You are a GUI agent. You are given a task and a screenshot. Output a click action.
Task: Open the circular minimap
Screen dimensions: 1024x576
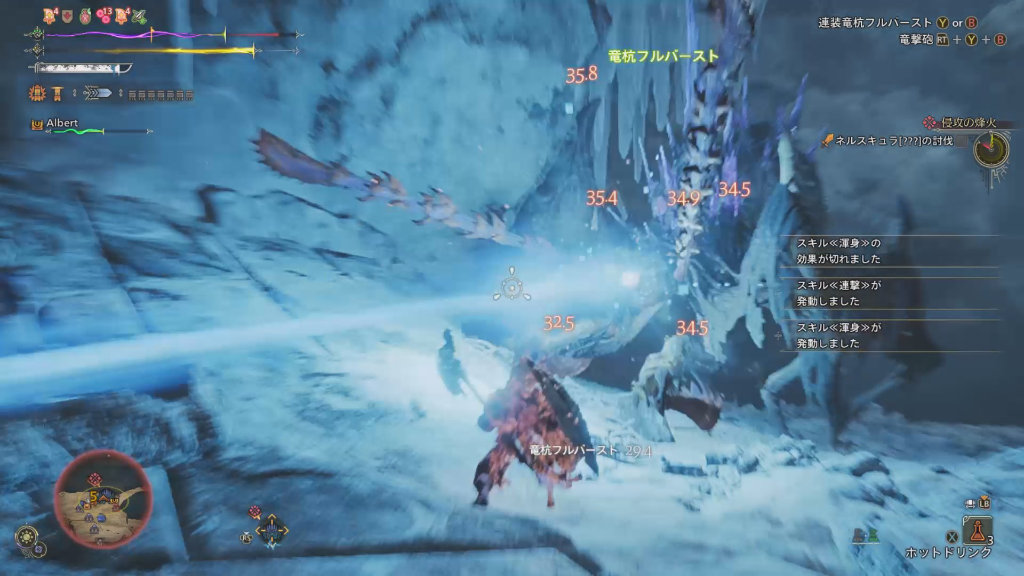pos(102,497)
